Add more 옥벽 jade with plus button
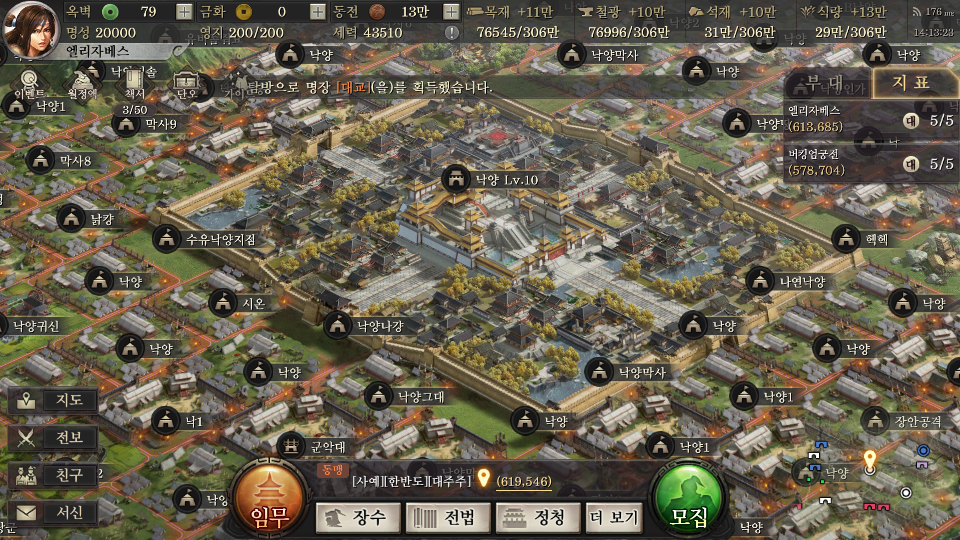The width and height of the screenshot is (960, 540). point(184,12)
